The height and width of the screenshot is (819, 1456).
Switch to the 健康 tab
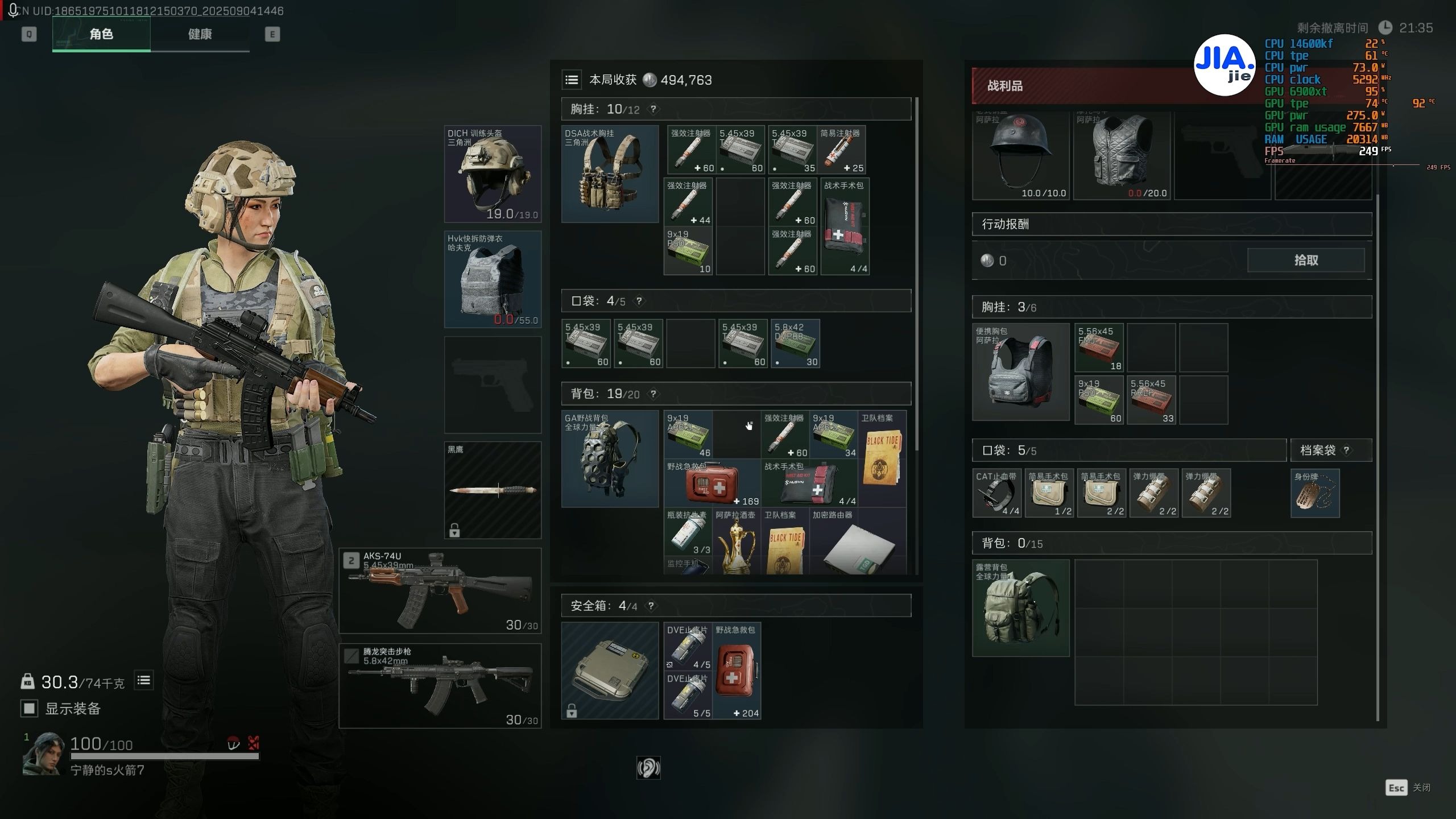click(200, 34)
